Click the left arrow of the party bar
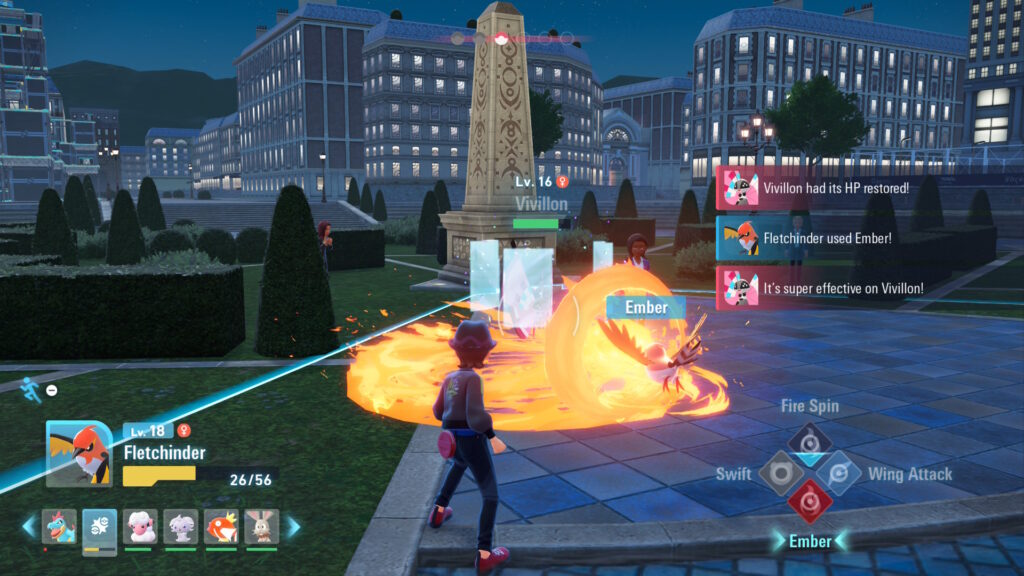The width and height of the screenshot is (1024, 576). [x=29, y=526]
